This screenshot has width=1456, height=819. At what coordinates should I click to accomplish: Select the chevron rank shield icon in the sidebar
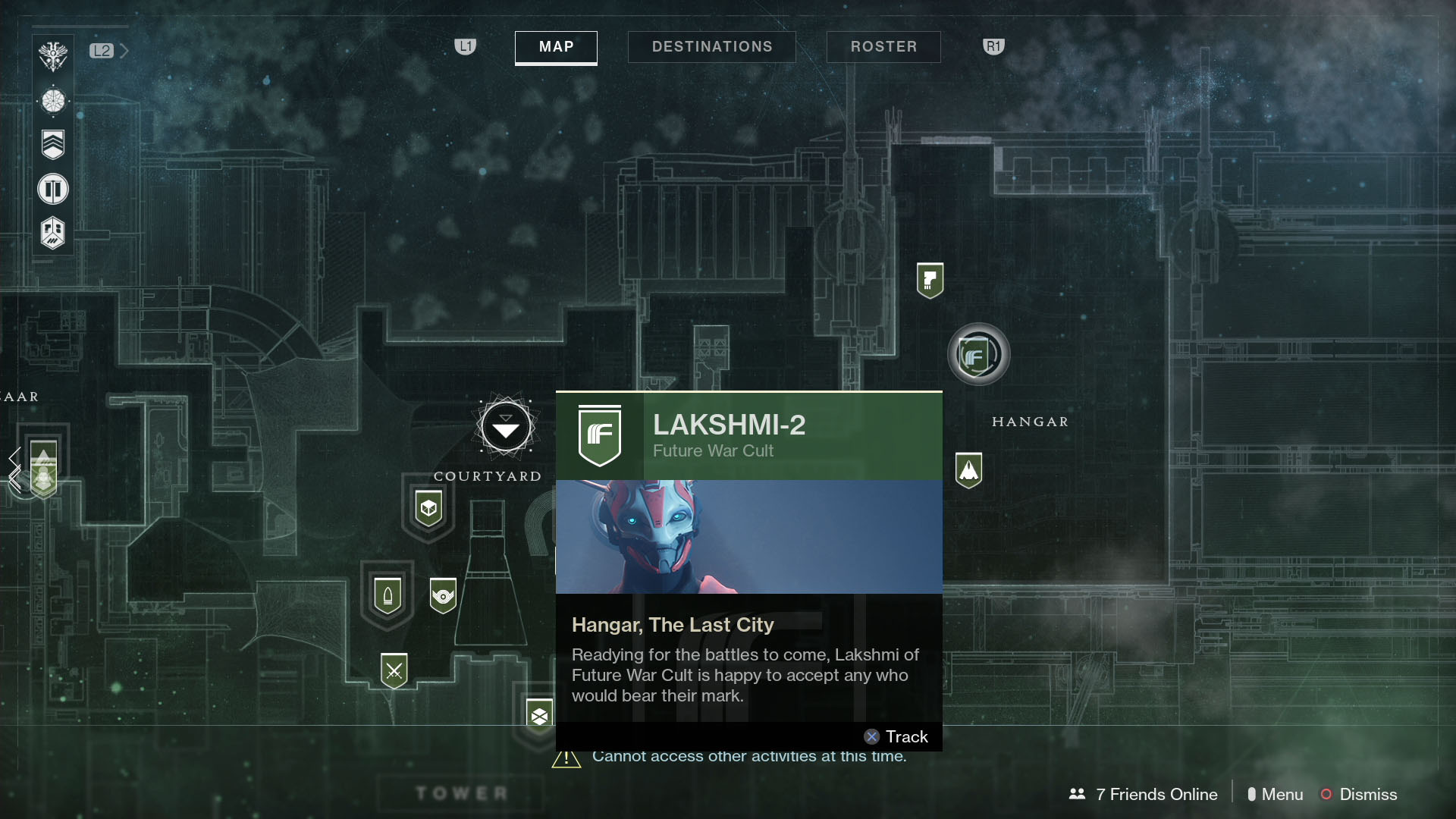point(53,144)
